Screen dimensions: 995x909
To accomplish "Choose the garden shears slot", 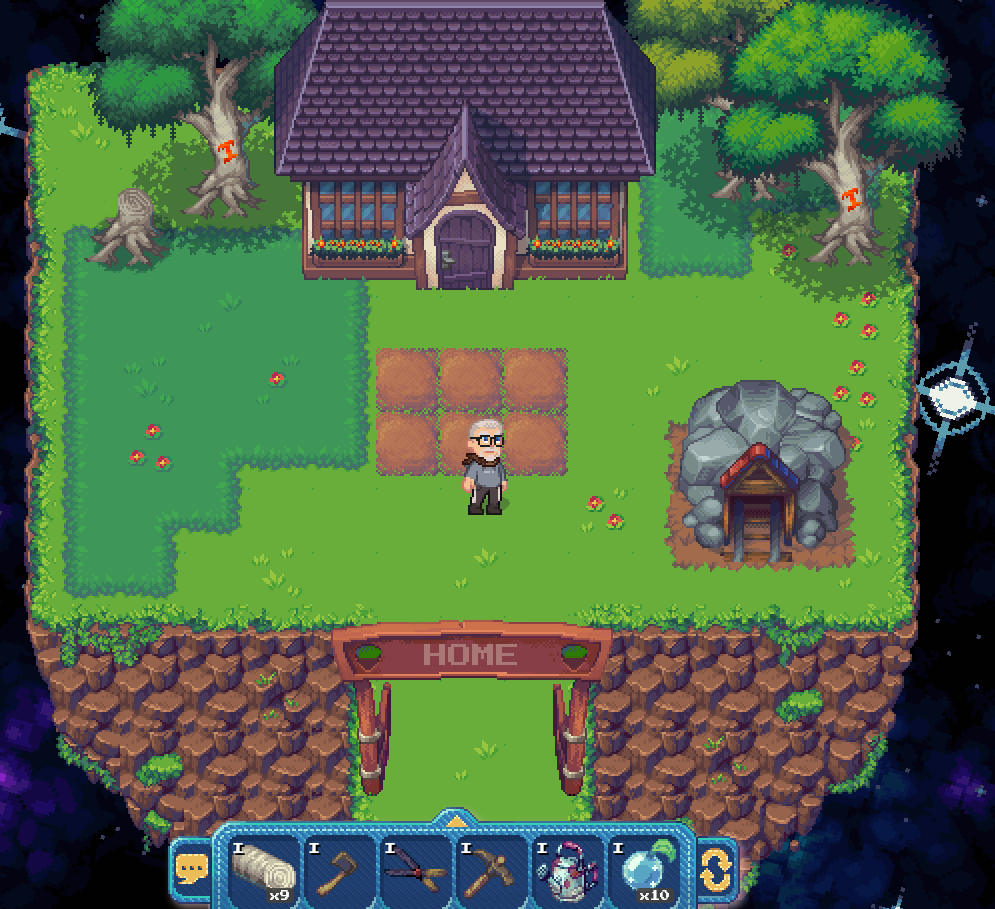I will (x=416, y=869).
